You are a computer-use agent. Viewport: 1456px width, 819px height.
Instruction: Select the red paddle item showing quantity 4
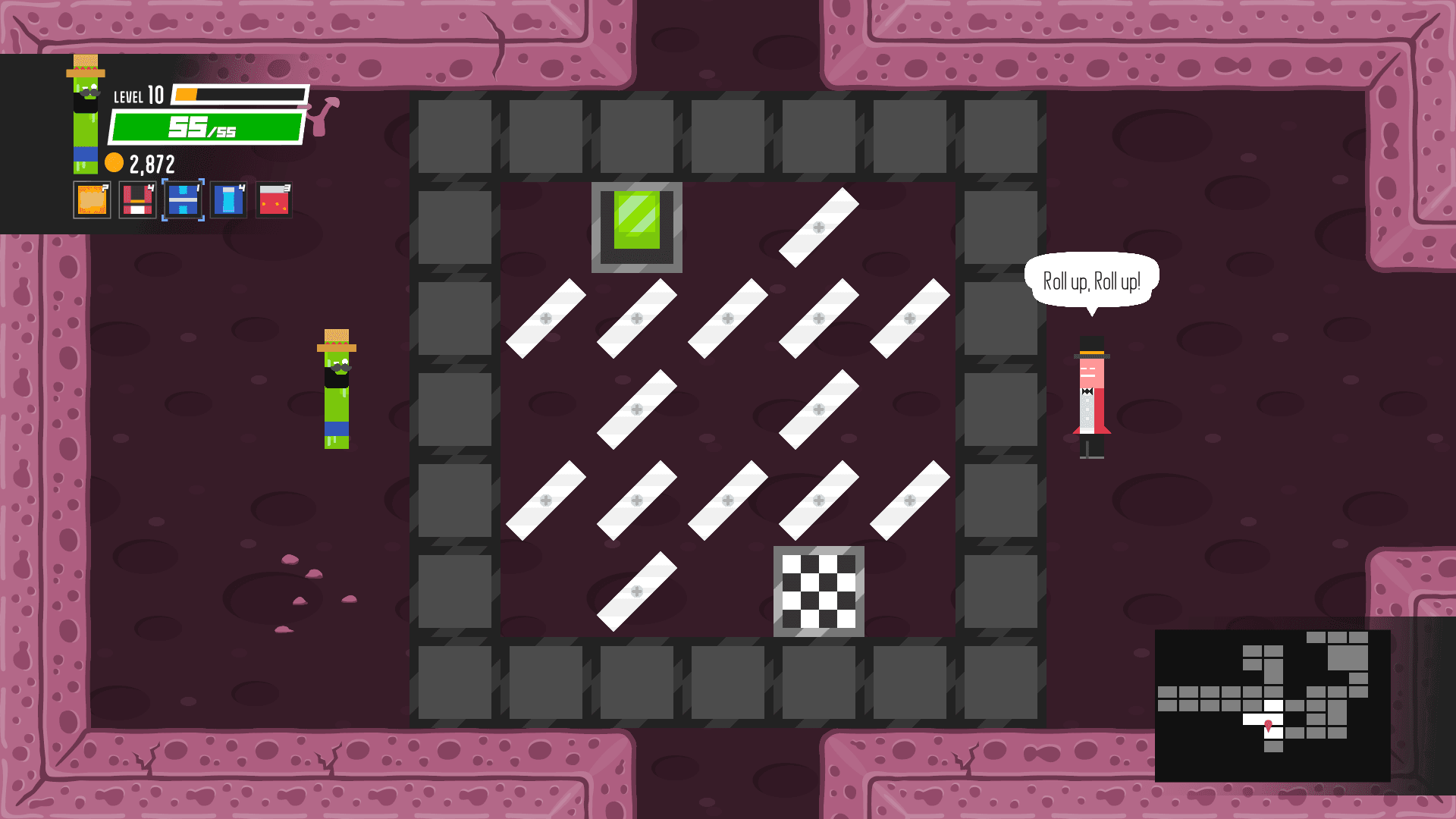136,201
